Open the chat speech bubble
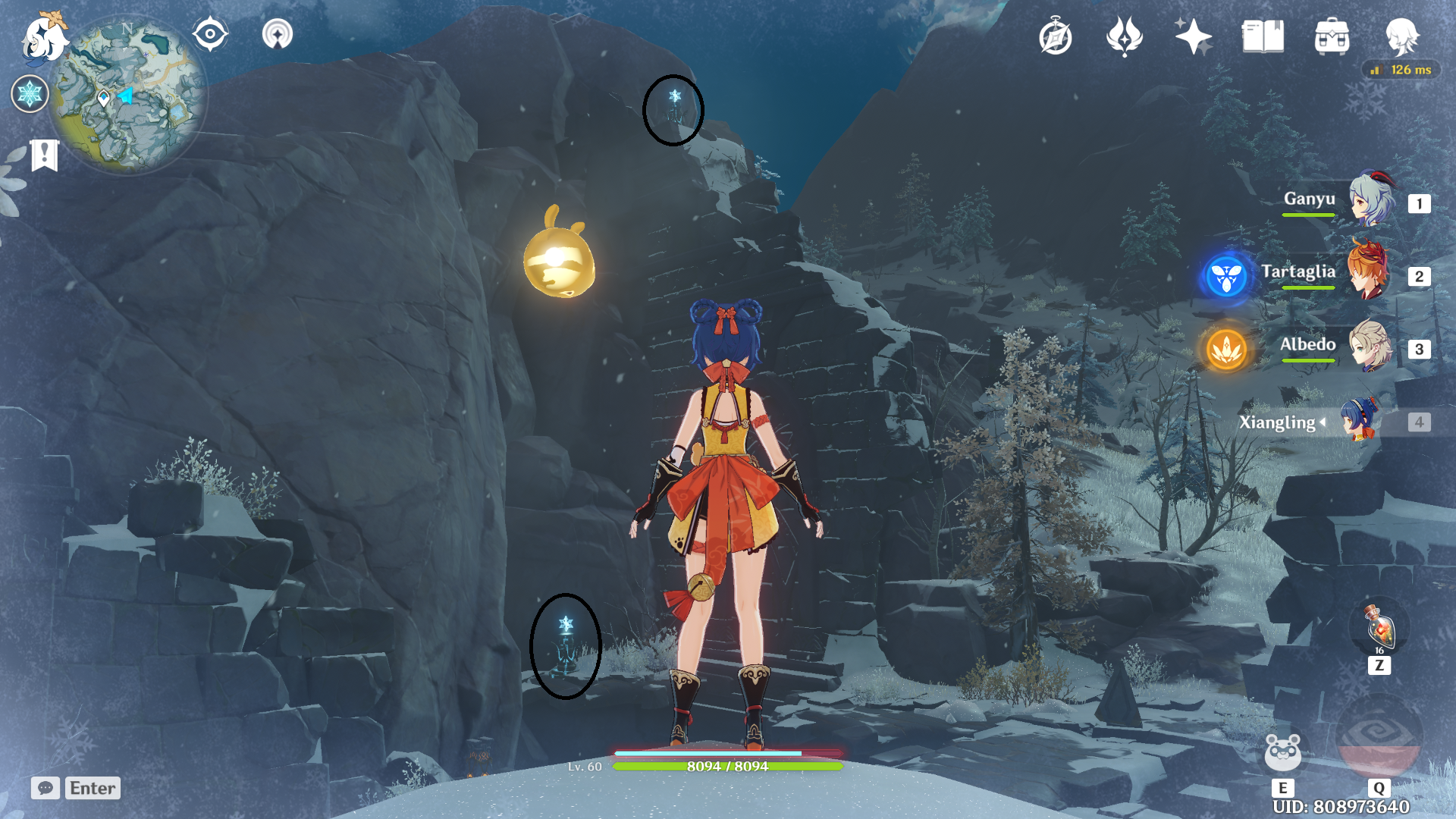 [45, 788]
